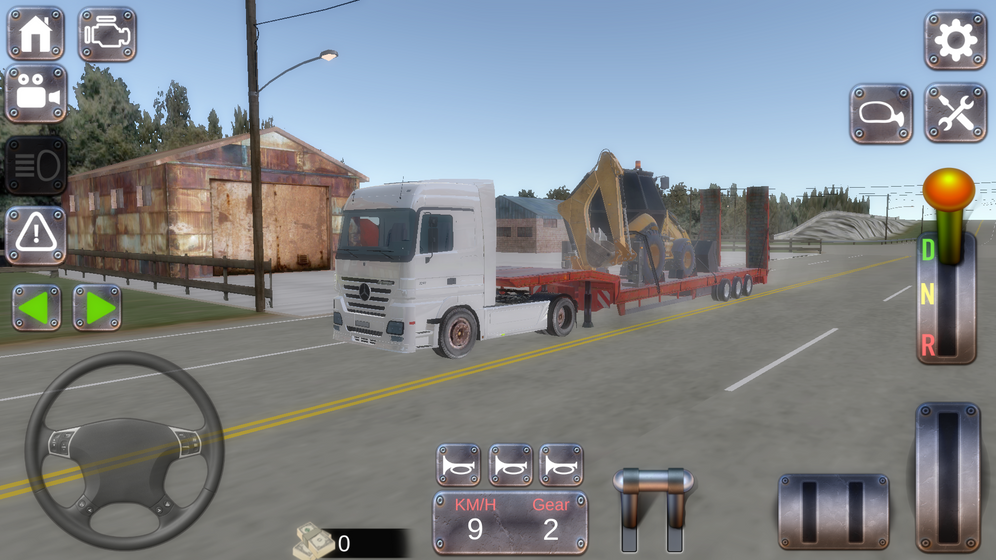Viewport: 996px width, 560px height.
Task: Sound the middle horn button
Action: [x=510, y=465]
